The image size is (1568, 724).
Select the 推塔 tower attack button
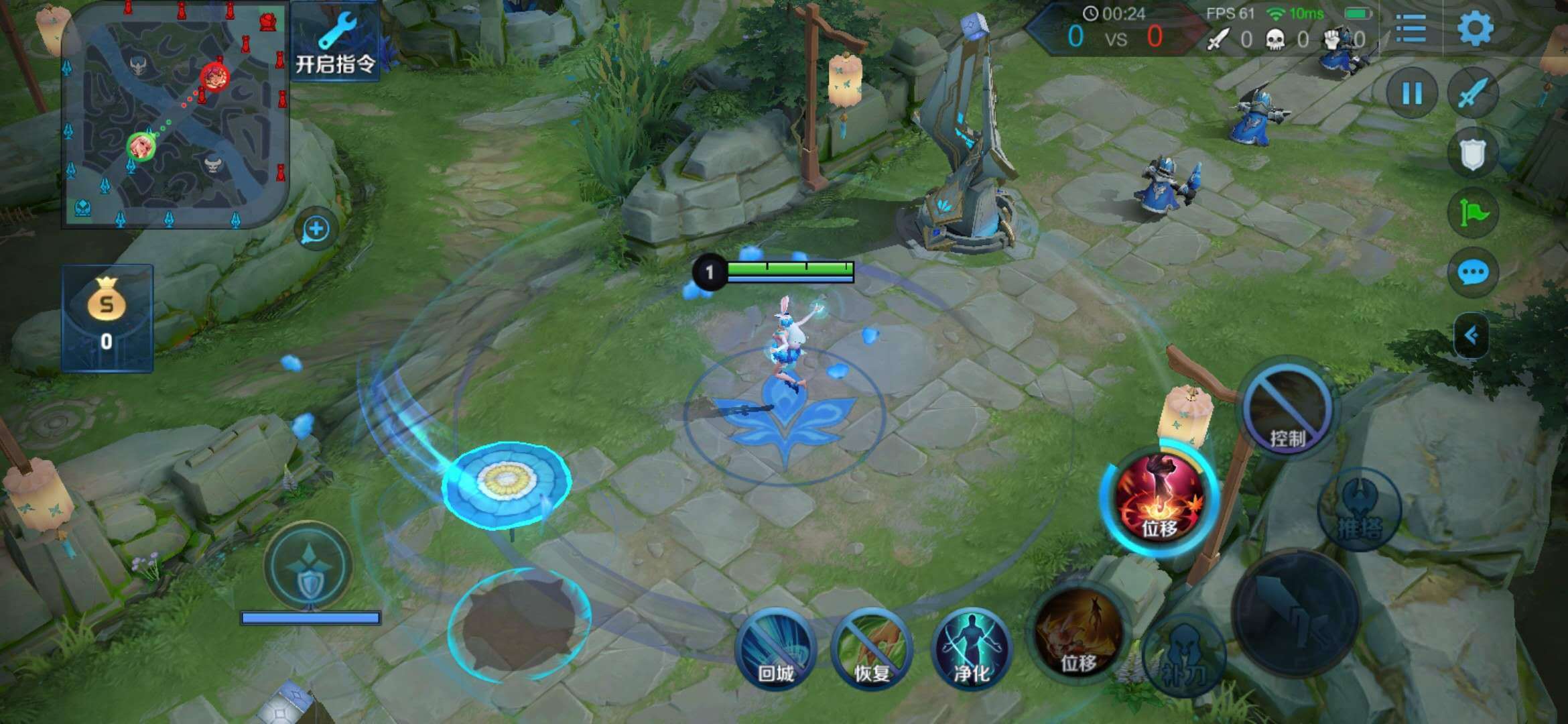(x=1359, y=510)
